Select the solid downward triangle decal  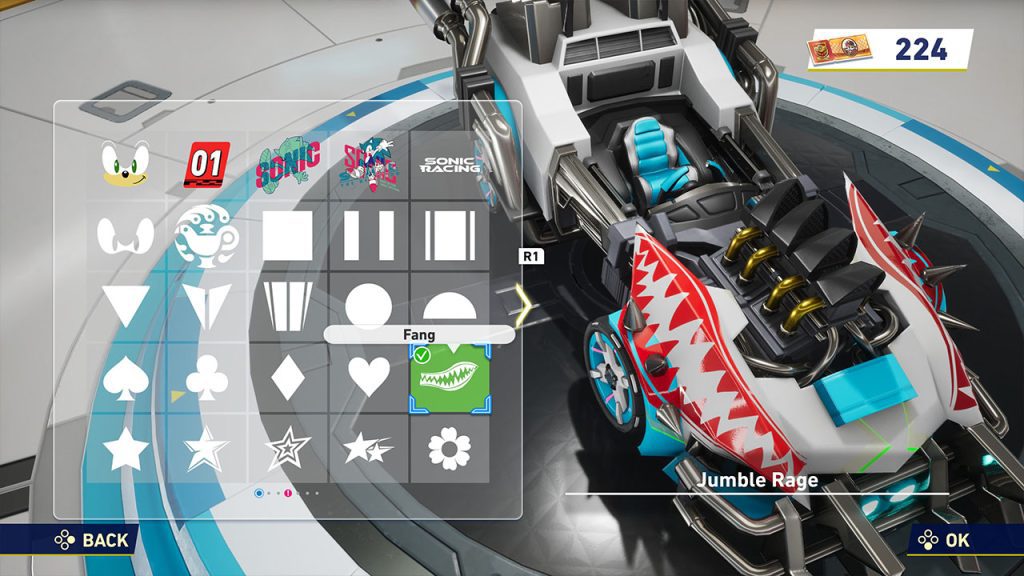tap(125, 306)
